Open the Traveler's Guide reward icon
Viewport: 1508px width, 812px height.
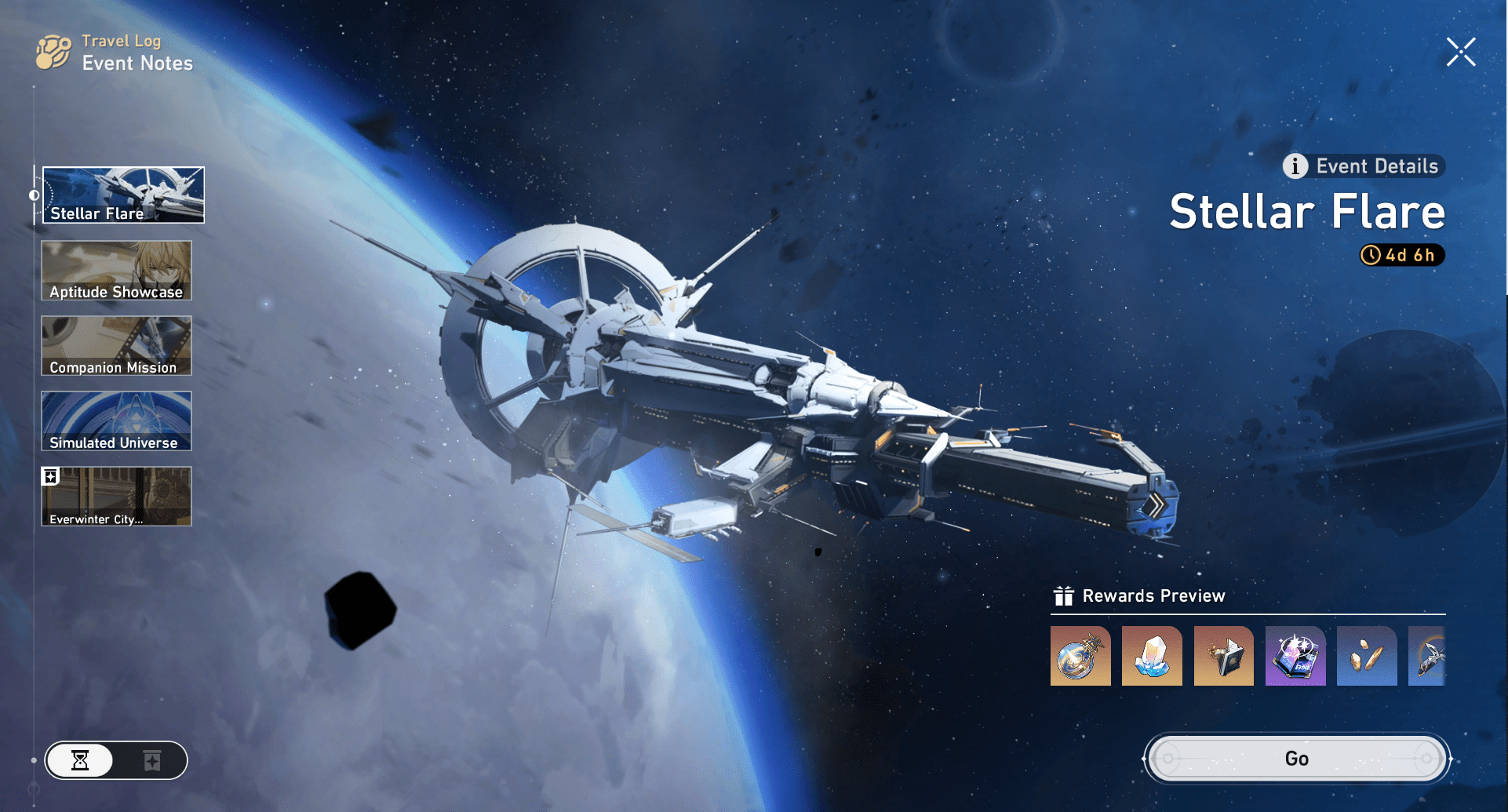(x=1224, y=656)
